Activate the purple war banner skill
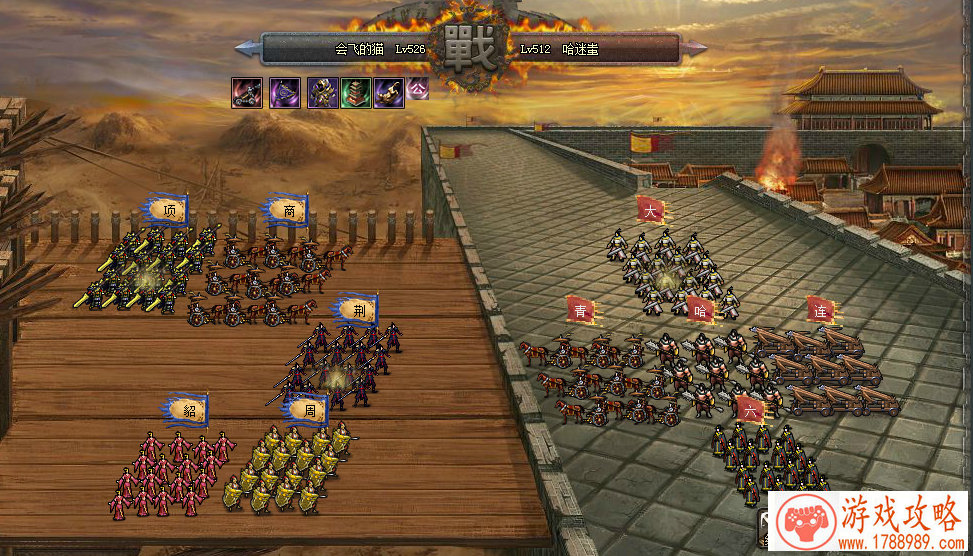The height and width of the screenshot is (556, 973). pyautogui.click(x=285, y=93)
